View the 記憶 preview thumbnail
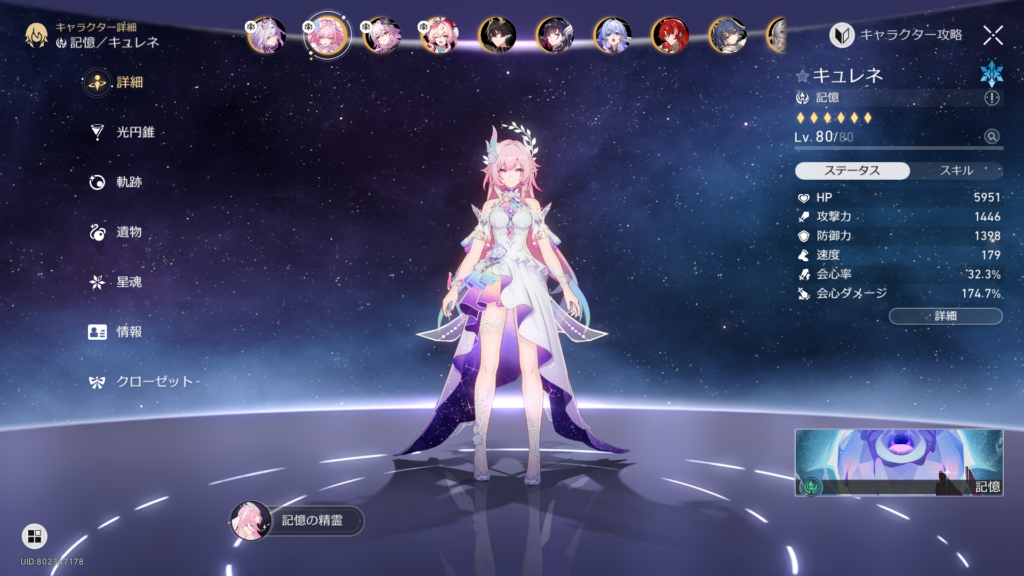Image resolution: width=1024 pixels, height=576 pixels. 898,463
